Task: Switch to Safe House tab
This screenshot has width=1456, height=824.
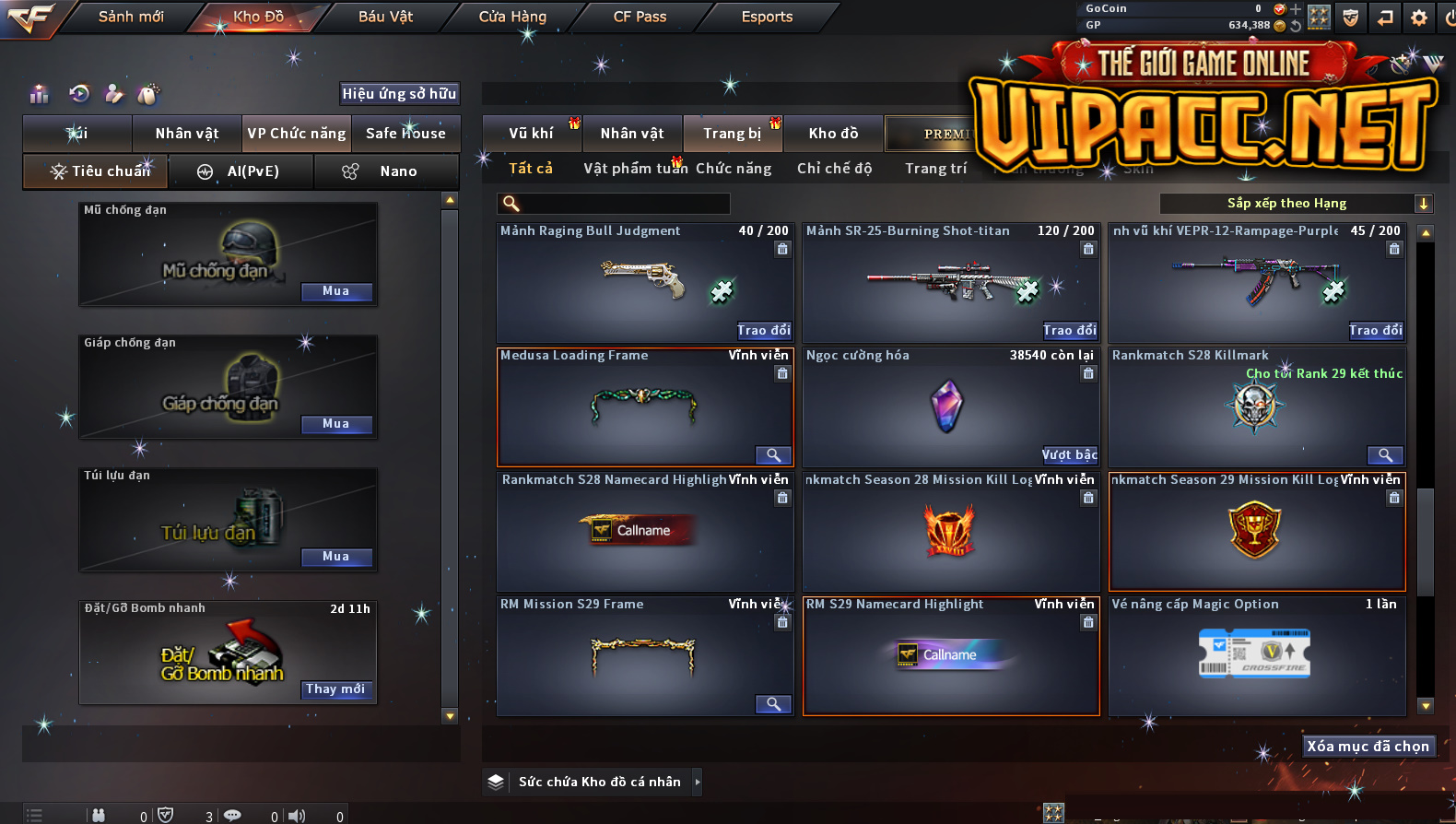Action: 405,134
